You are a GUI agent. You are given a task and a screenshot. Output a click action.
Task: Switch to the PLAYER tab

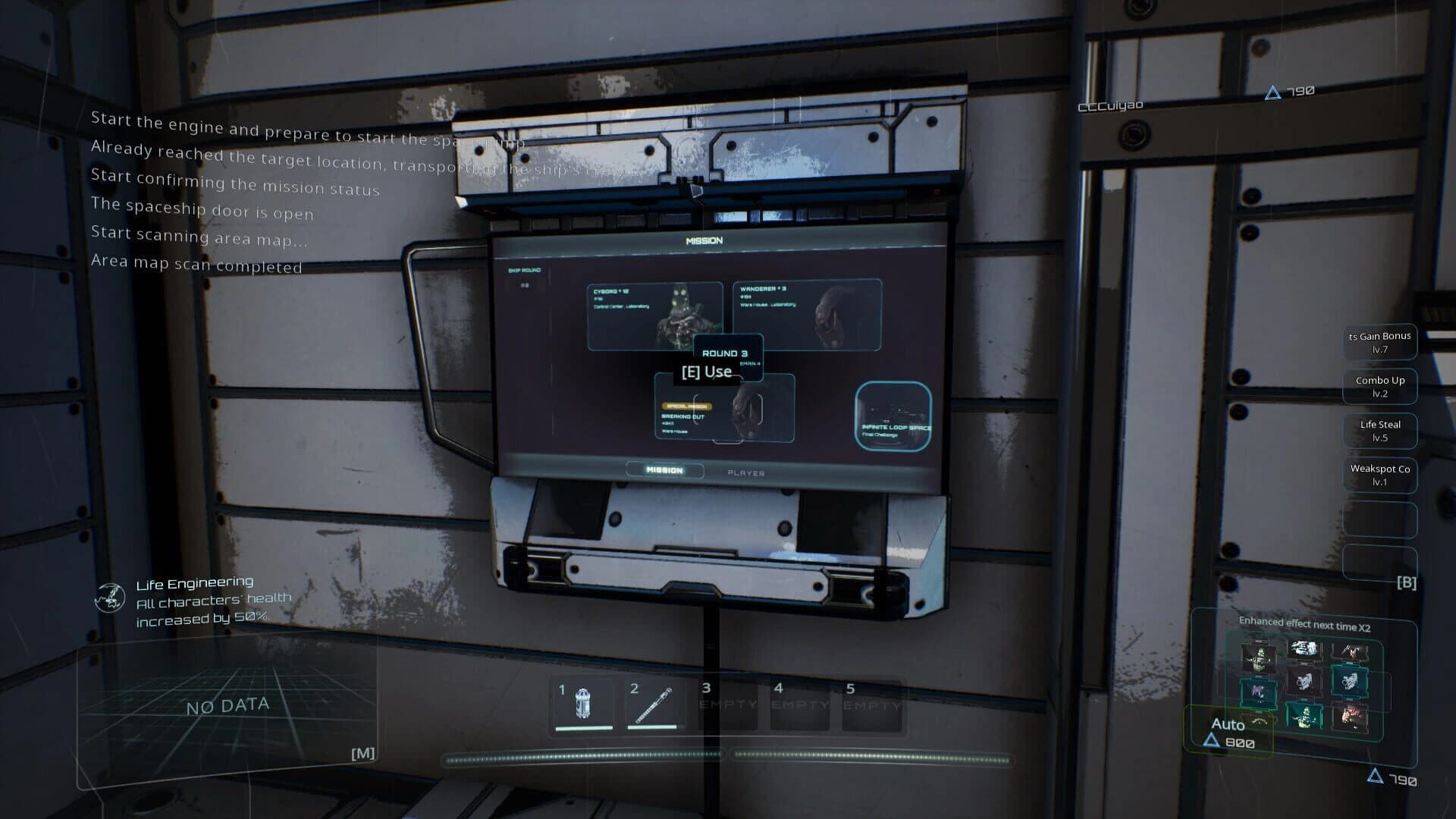click(x=746, y=472)
